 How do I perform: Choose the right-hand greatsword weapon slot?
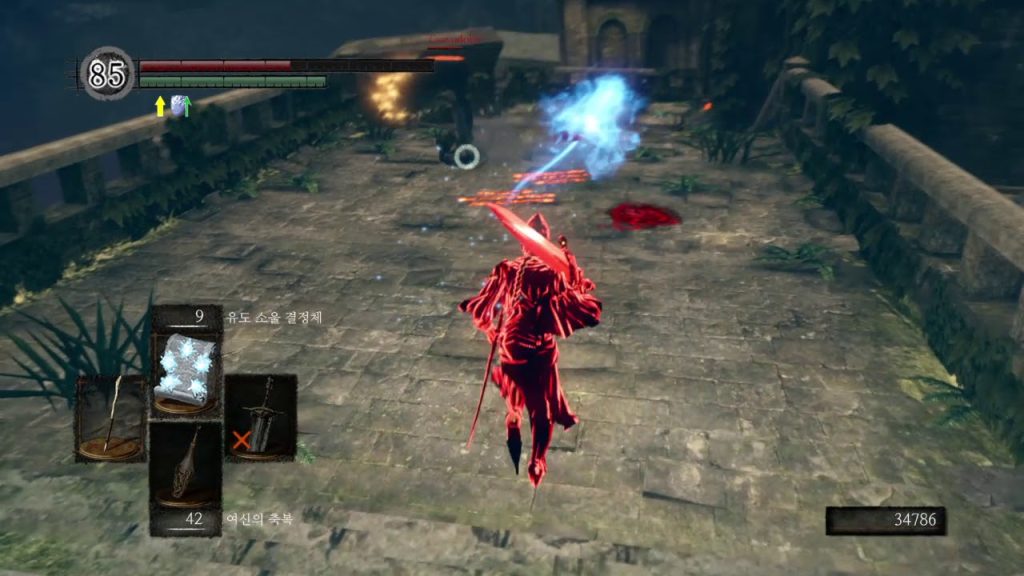(x=260, y=417)
